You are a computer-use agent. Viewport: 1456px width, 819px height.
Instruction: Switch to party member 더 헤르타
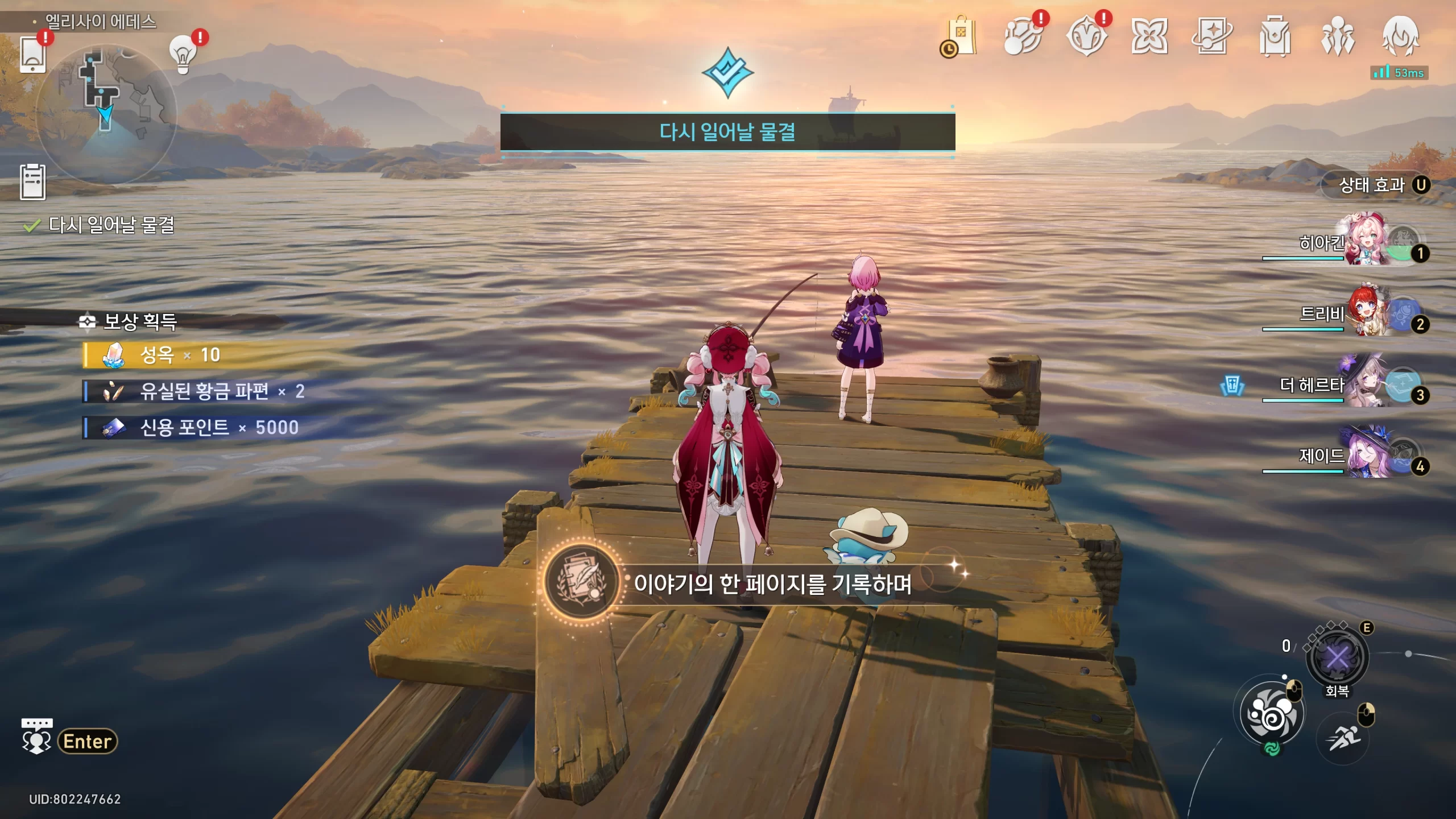pos(1365,385)
